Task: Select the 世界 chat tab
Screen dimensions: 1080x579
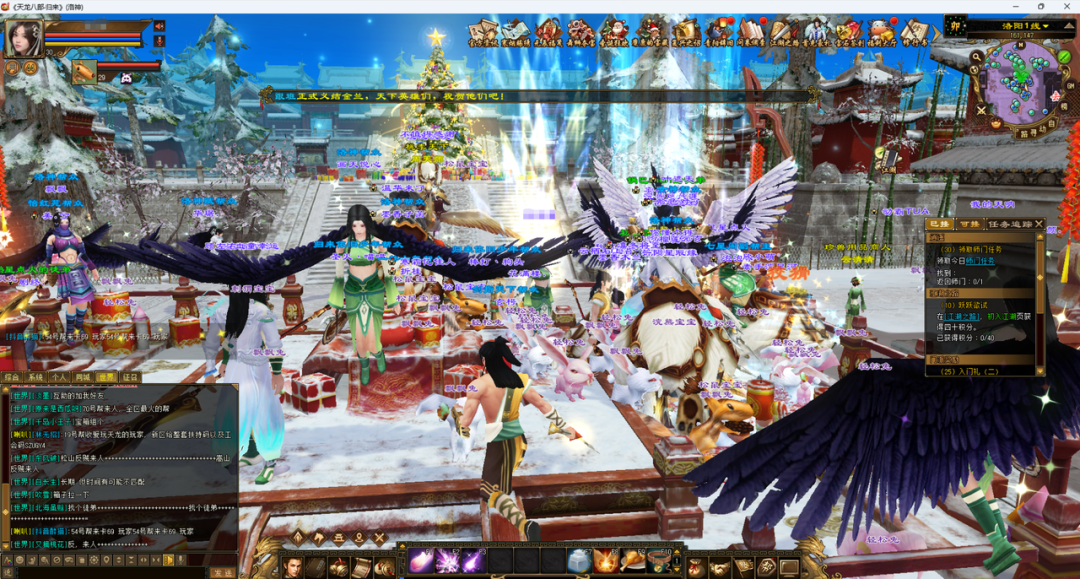Action: point(107,377)
